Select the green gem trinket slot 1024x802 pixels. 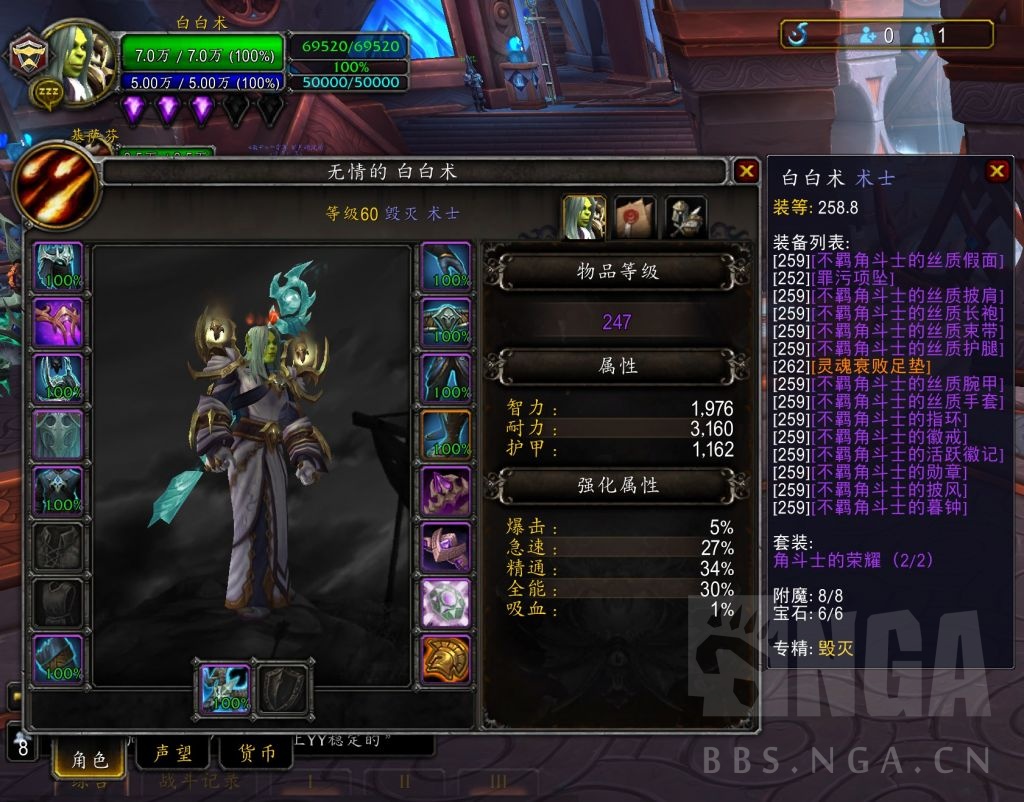pyautogui.click(x=445, y=603)
